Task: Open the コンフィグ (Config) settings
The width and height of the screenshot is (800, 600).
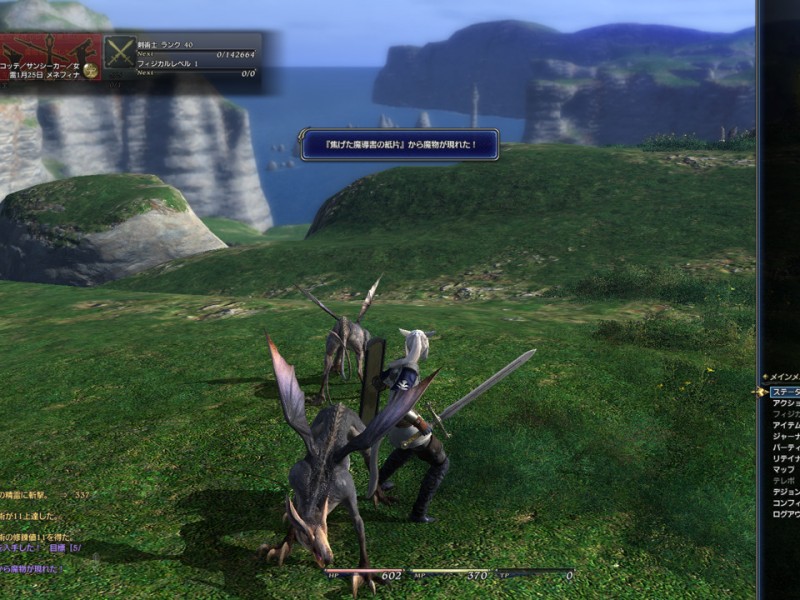Action: pos(785,503)
